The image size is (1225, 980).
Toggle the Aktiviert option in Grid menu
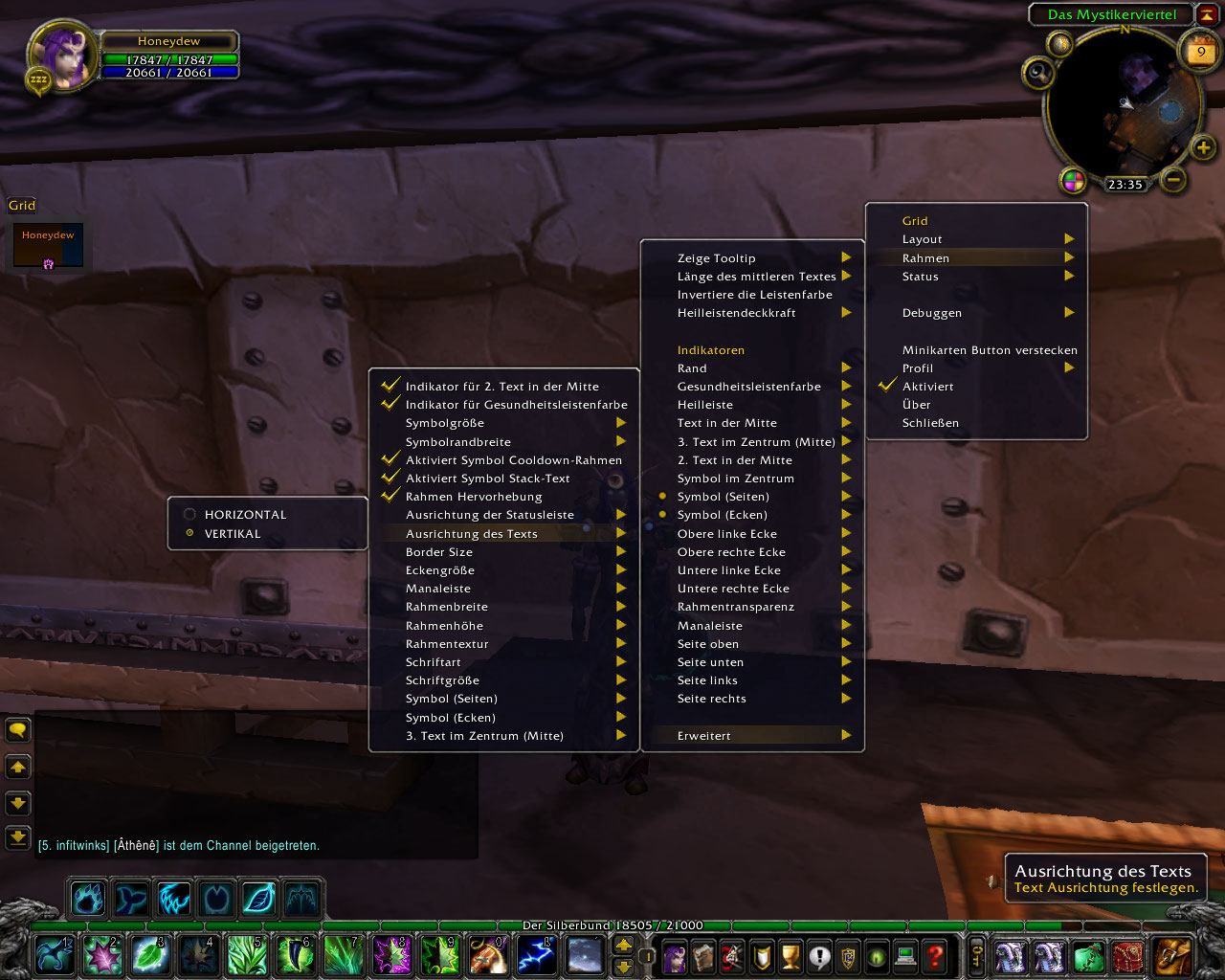click(x=928, y=387)
